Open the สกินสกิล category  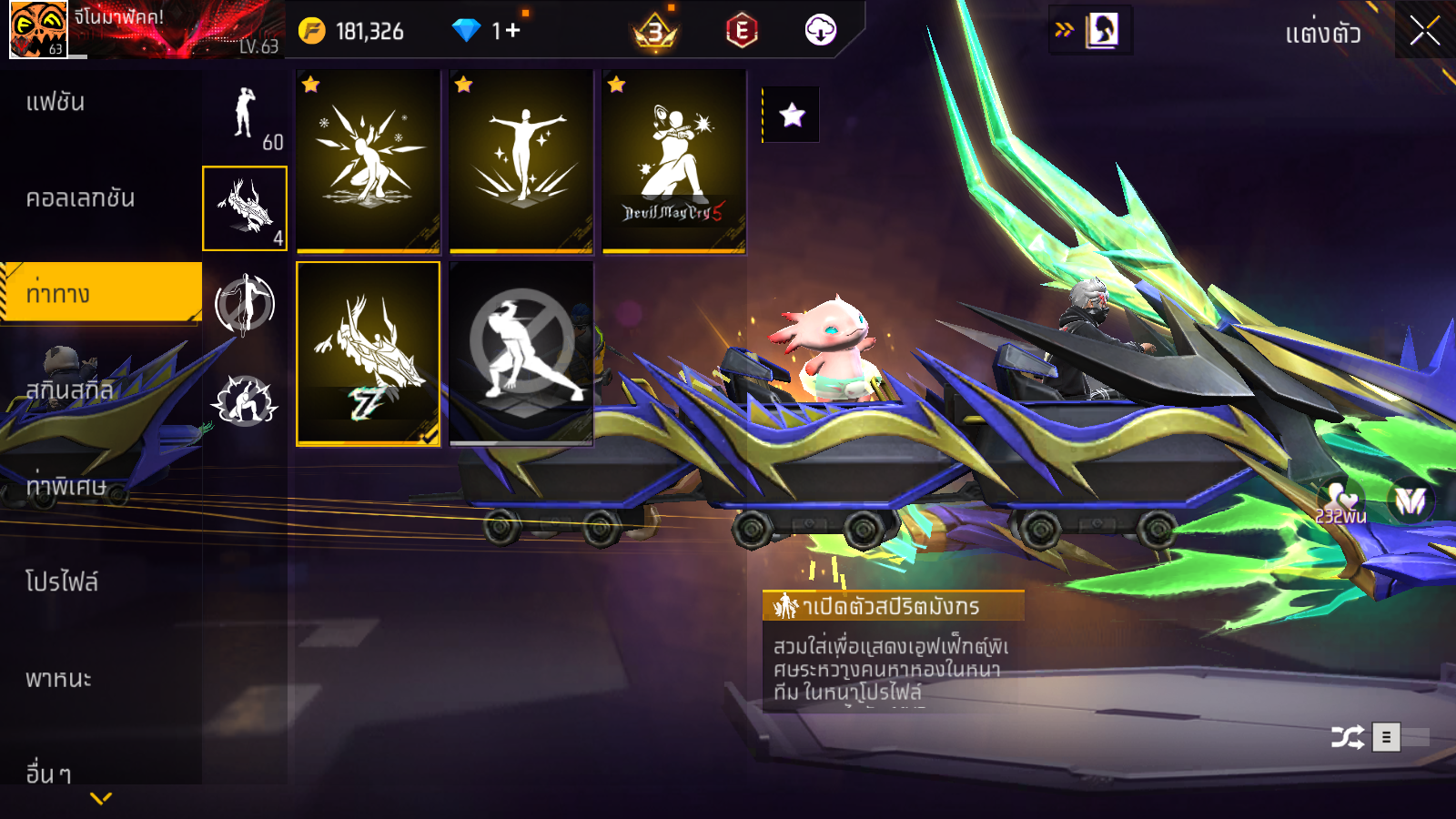[69, 390]
